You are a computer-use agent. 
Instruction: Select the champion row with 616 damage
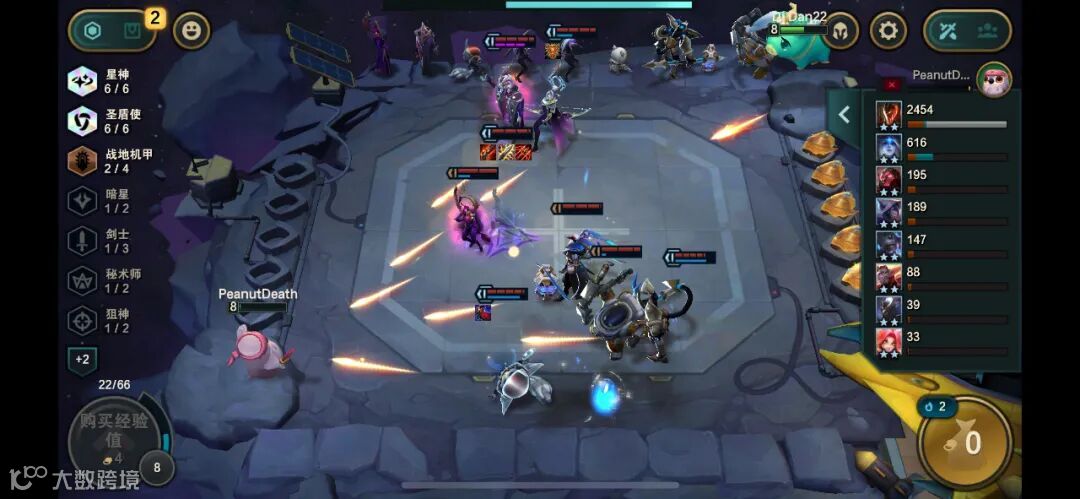click(x=941, y=148)
